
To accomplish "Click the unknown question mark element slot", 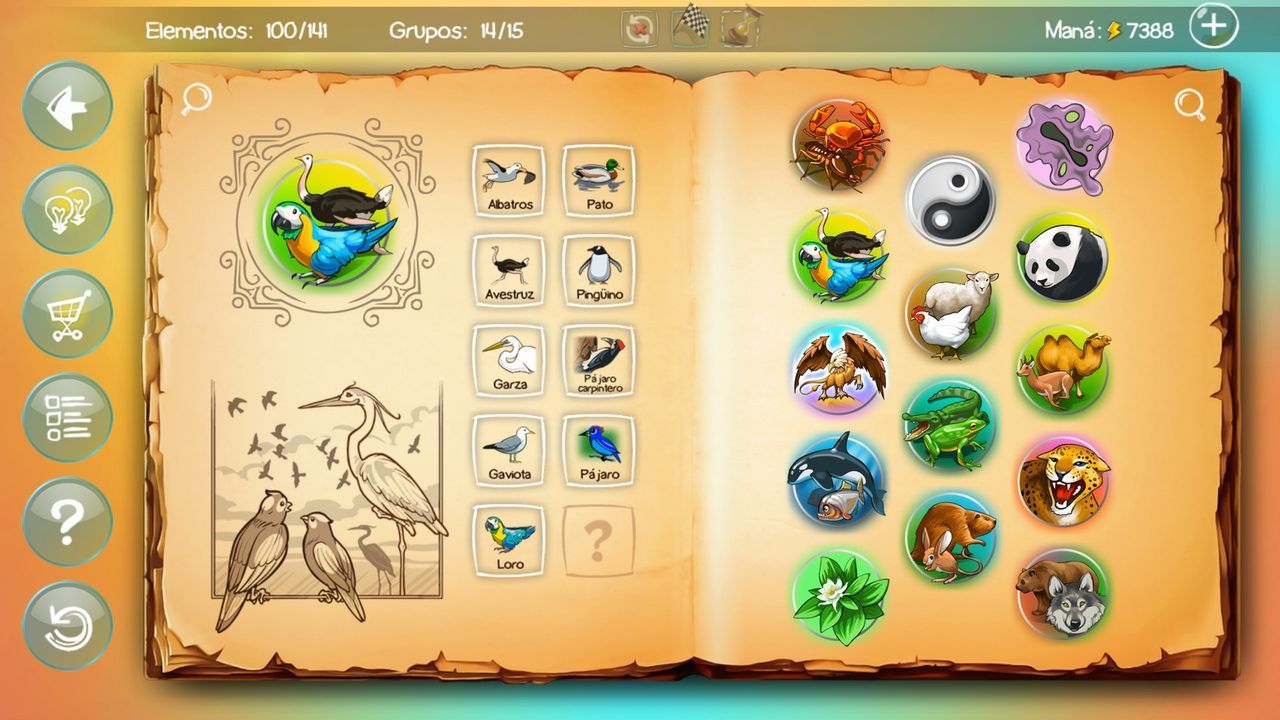I will point(596,538).
